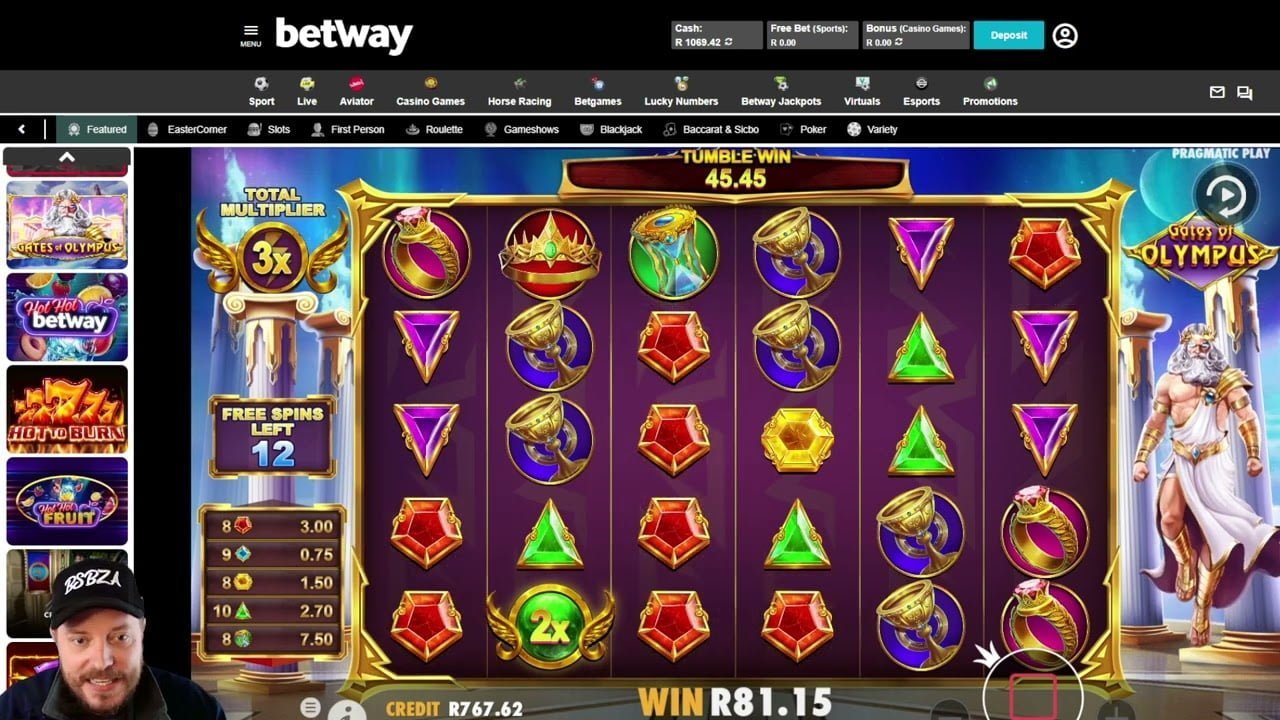Open the live chat icon
Viewport: 1280px width, 720px height.
click(x=1244, y=92)
